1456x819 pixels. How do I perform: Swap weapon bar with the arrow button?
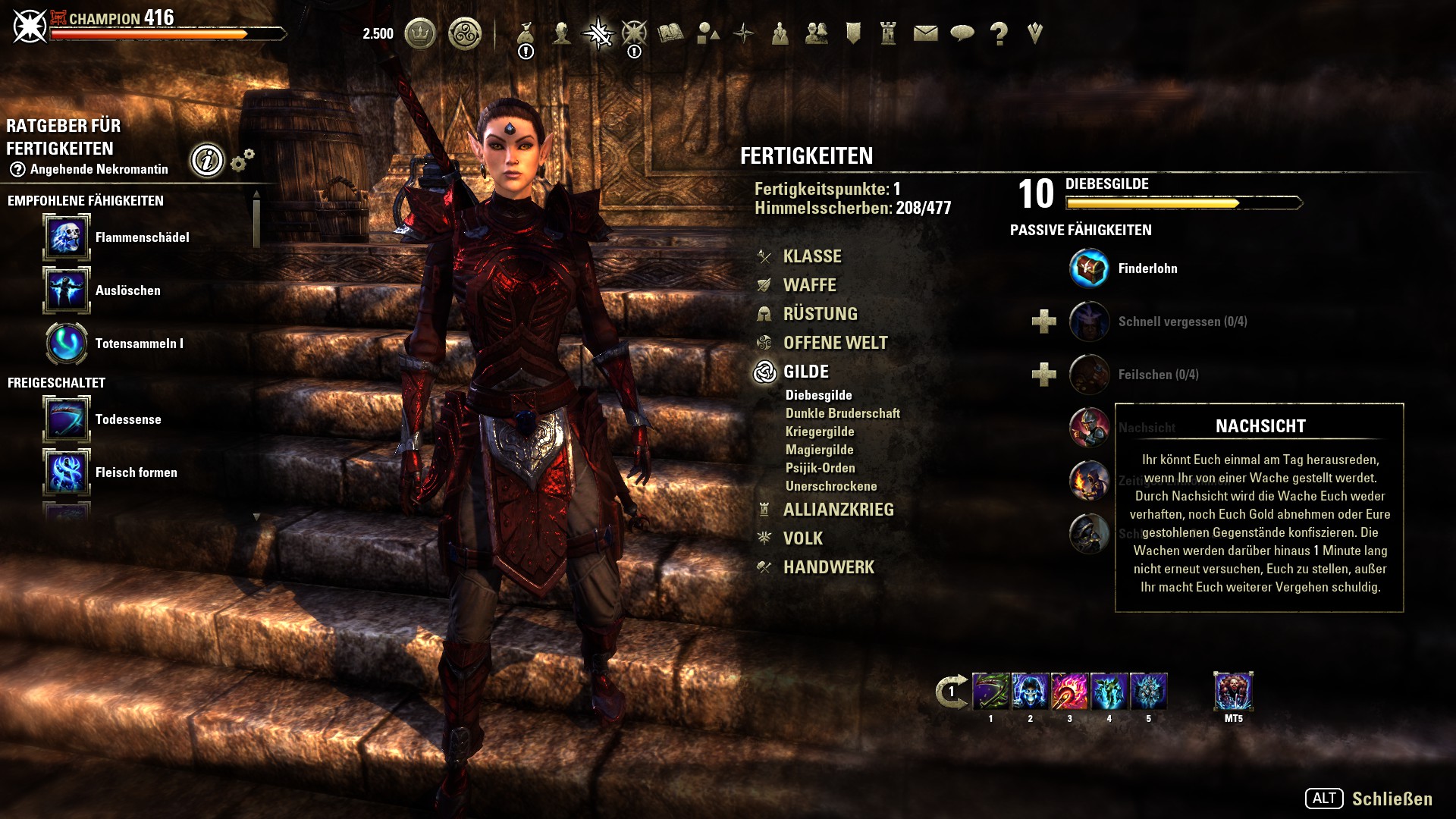pos(951,691)
